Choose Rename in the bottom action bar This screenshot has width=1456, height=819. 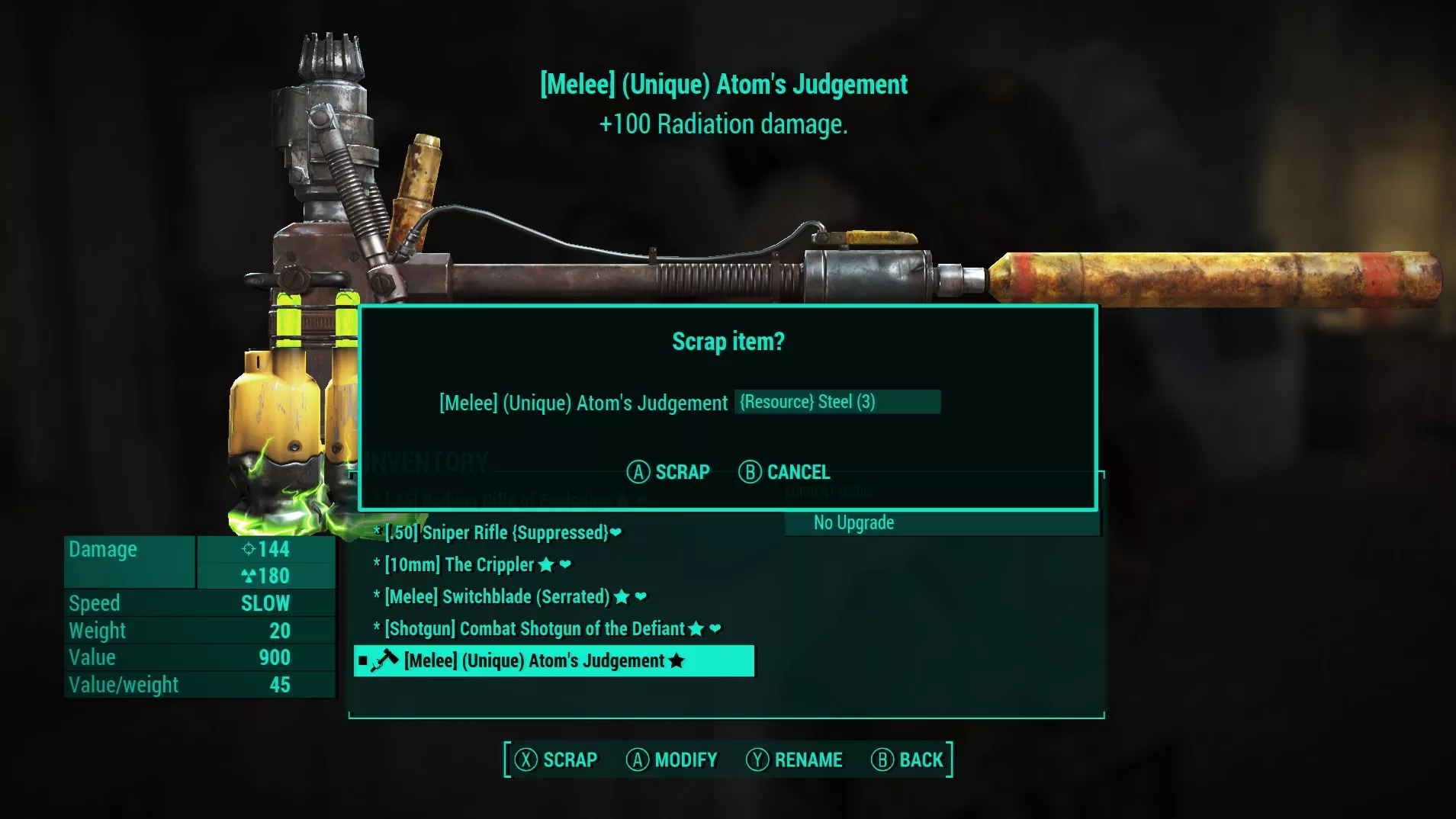(x=794, y=760)
